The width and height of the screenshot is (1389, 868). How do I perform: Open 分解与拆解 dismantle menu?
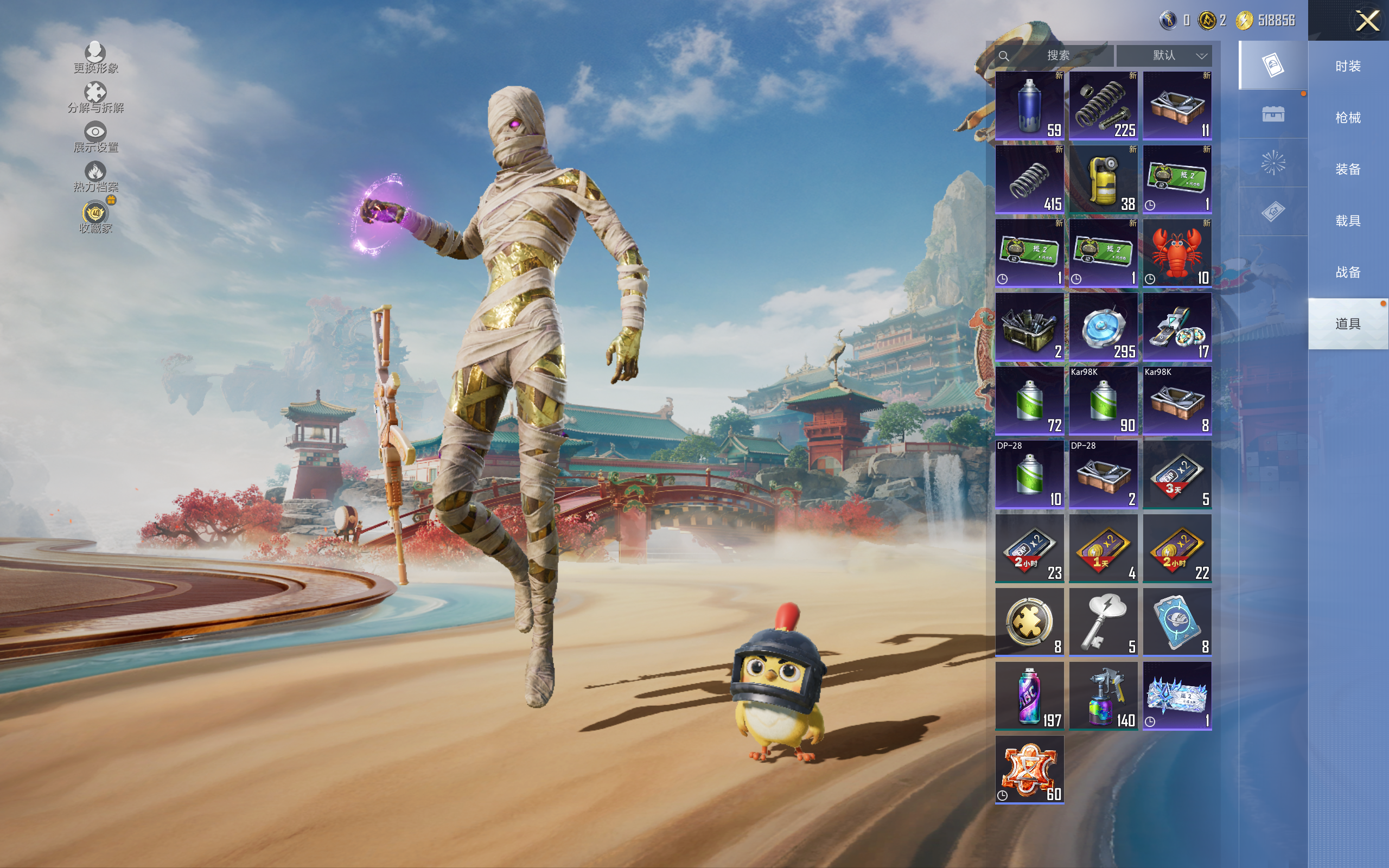click(x=95, y=97)
